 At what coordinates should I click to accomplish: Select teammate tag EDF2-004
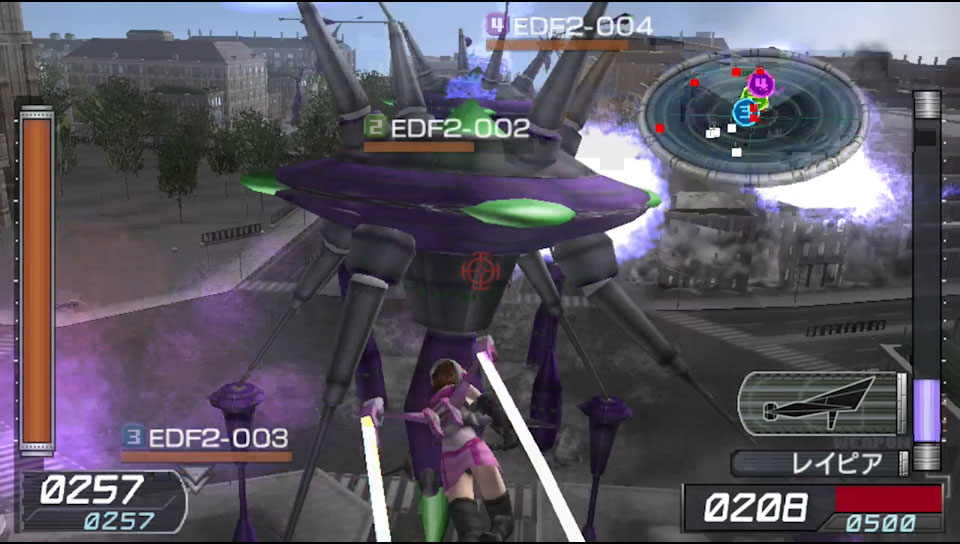pyautogui.click(x=569, y=26)
